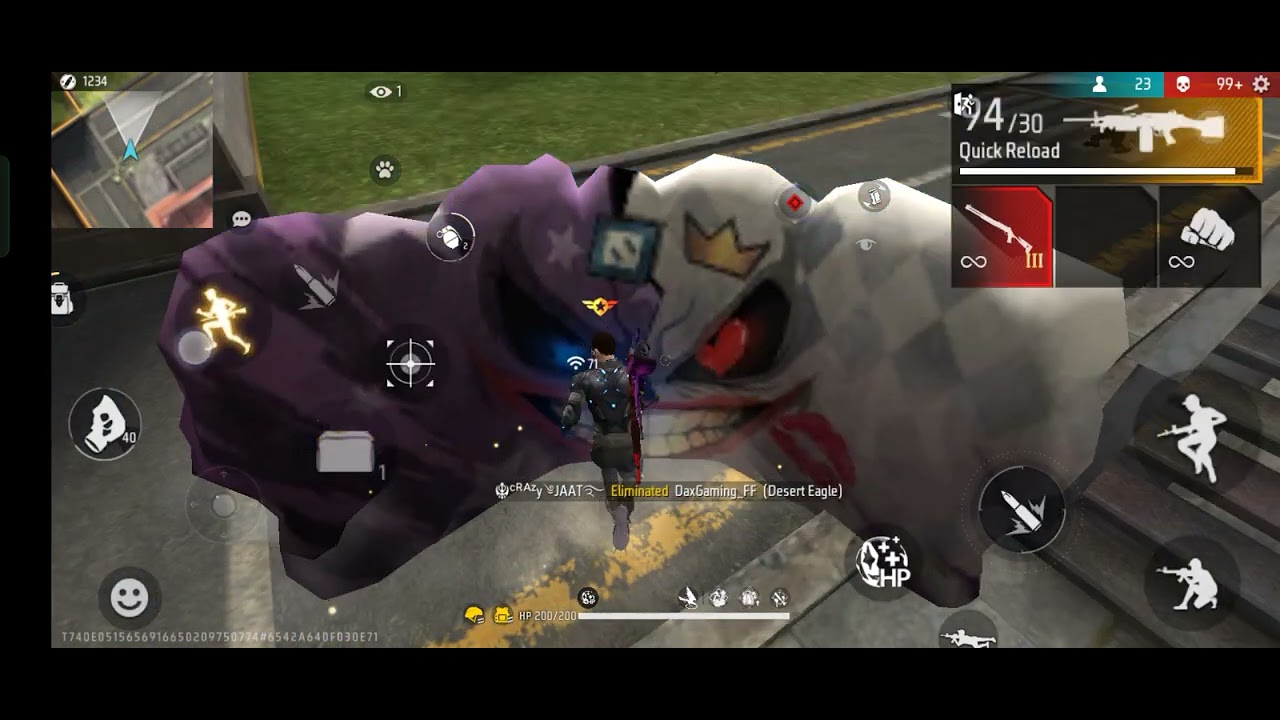Go prone using the prone soldier icon
The height and width of the screenshot is (720, 1280).
tap(967, 637)
